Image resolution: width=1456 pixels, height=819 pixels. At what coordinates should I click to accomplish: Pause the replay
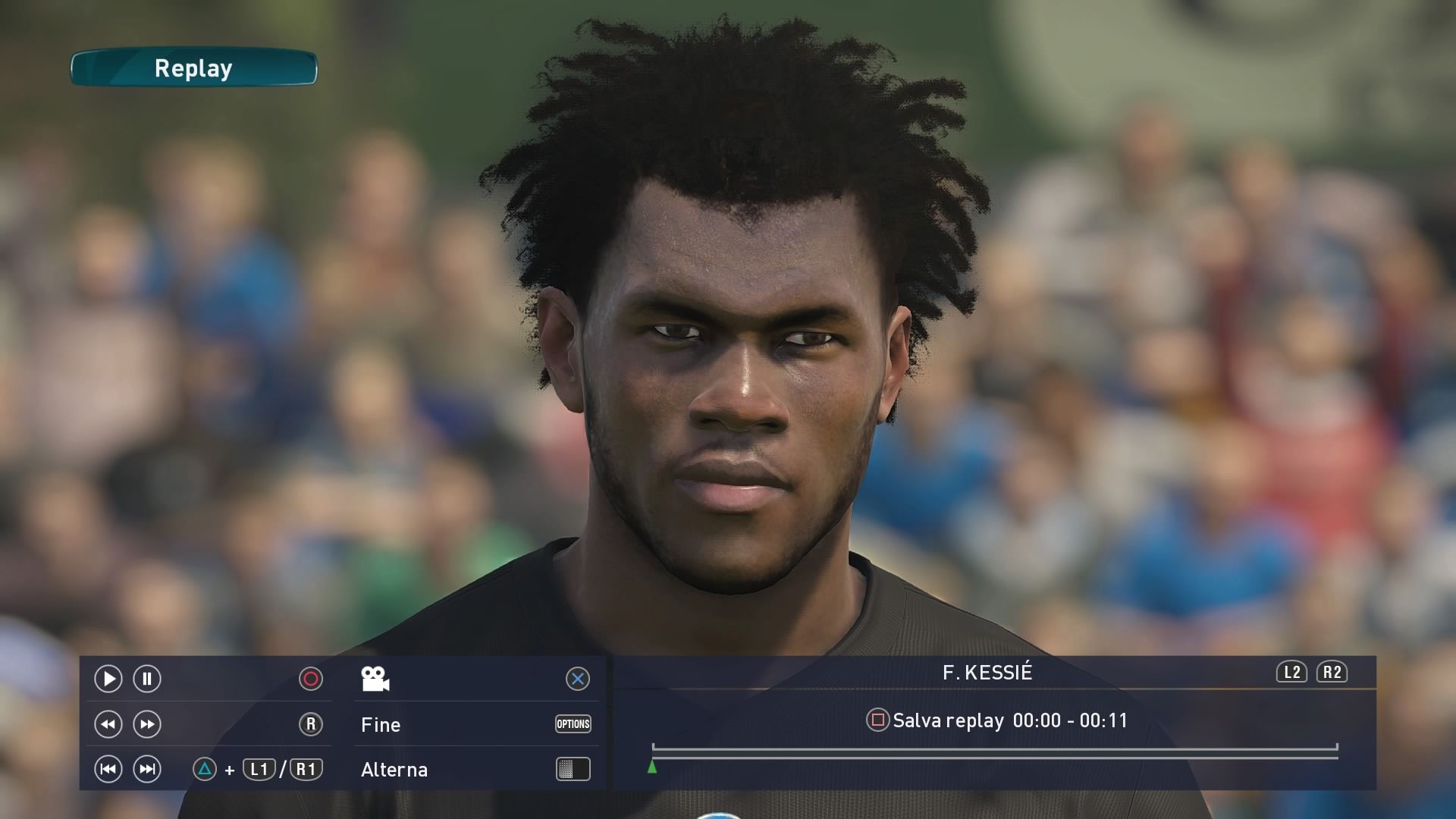click(x=147, y=679)
